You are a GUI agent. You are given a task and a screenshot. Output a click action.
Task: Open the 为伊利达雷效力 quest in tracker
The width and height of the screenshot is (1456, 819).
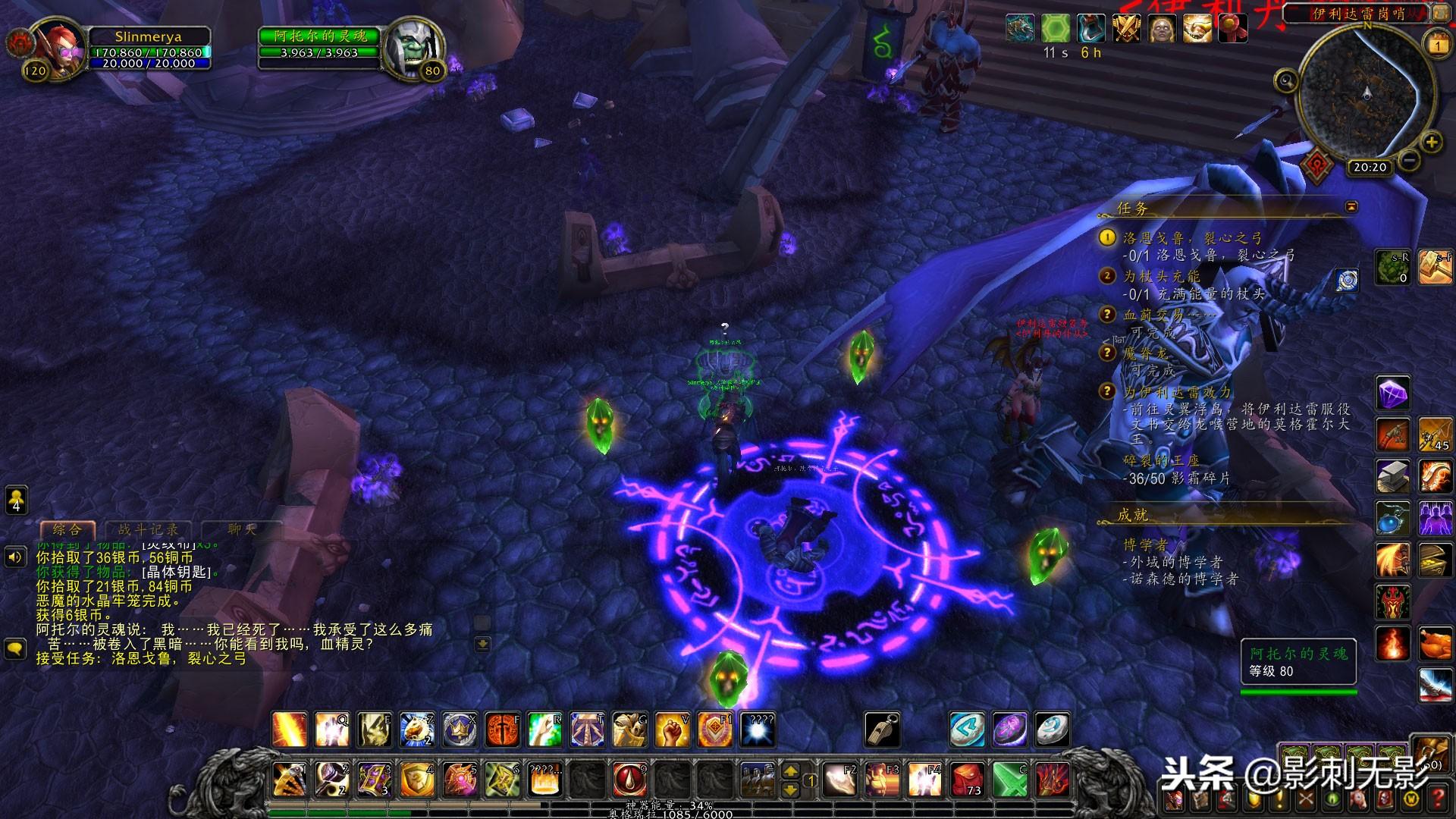coord(1177,392)
